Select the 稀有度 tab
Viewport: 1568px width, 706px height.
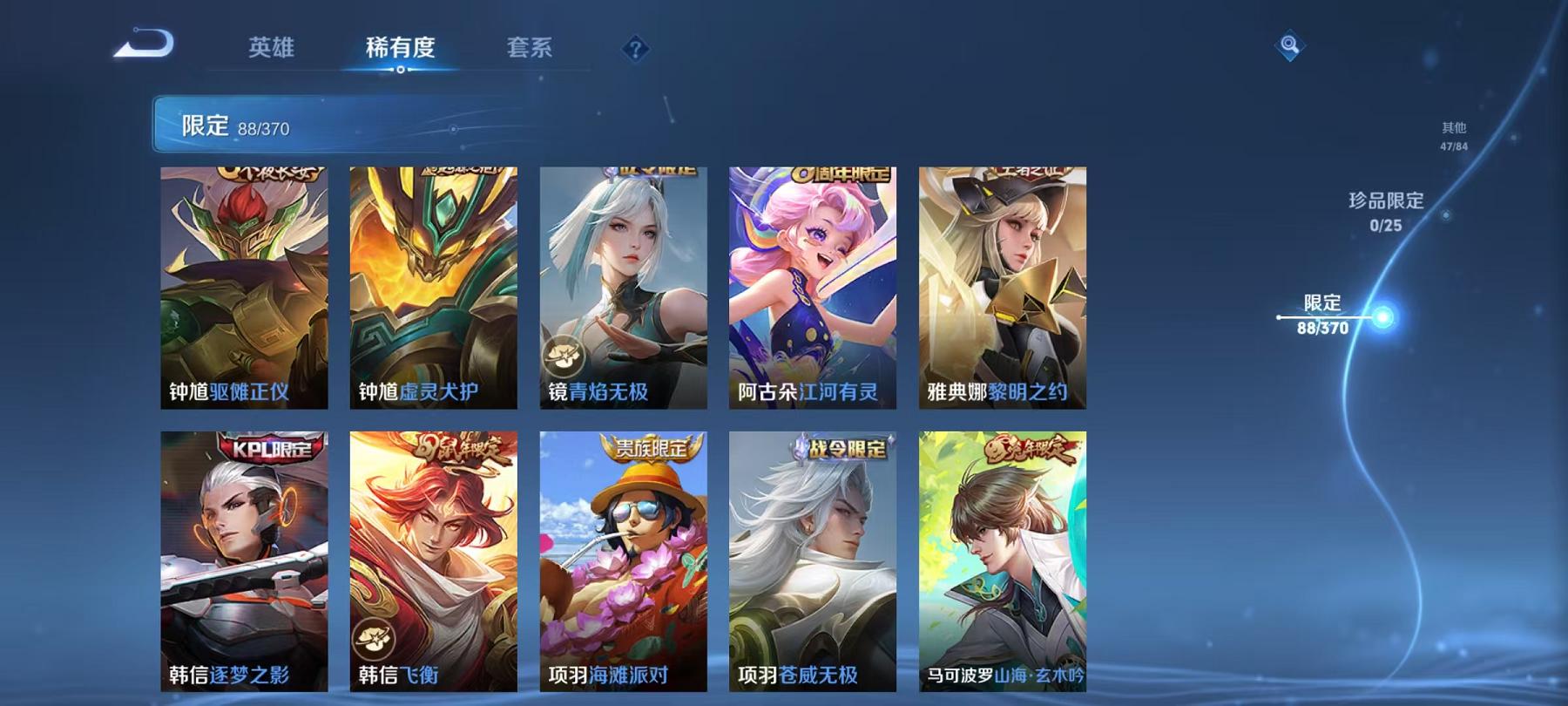click(401, 50)
